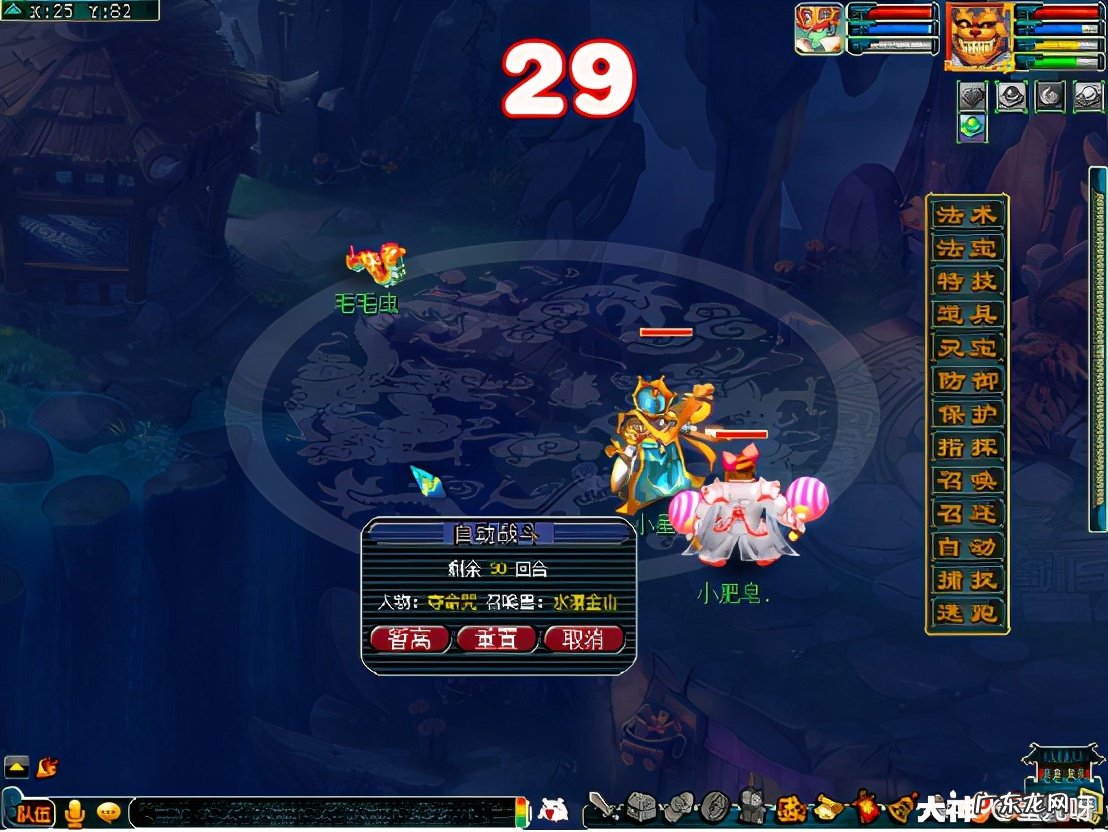
Task: Cancel auto-battle with the 取消 button
Action: [x=583, y=640]
